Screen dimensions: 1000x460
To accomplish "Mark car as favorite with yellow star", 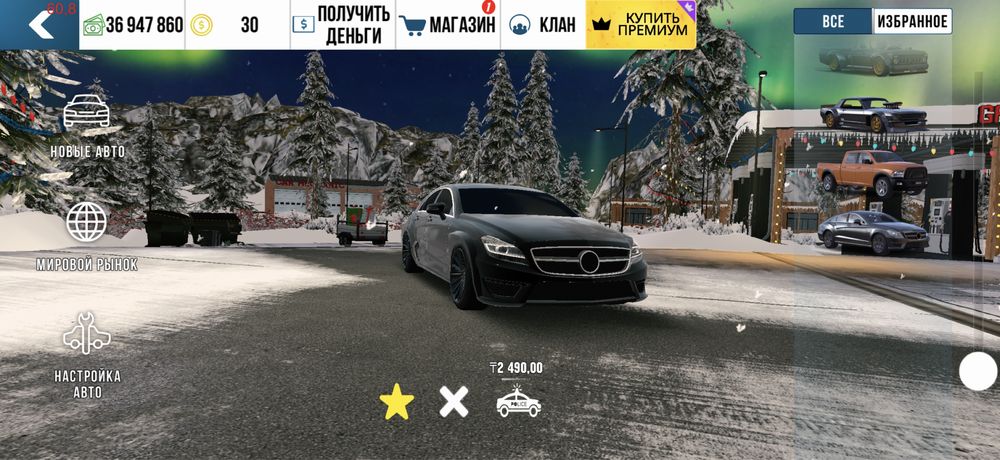I will tap(397, 402).
